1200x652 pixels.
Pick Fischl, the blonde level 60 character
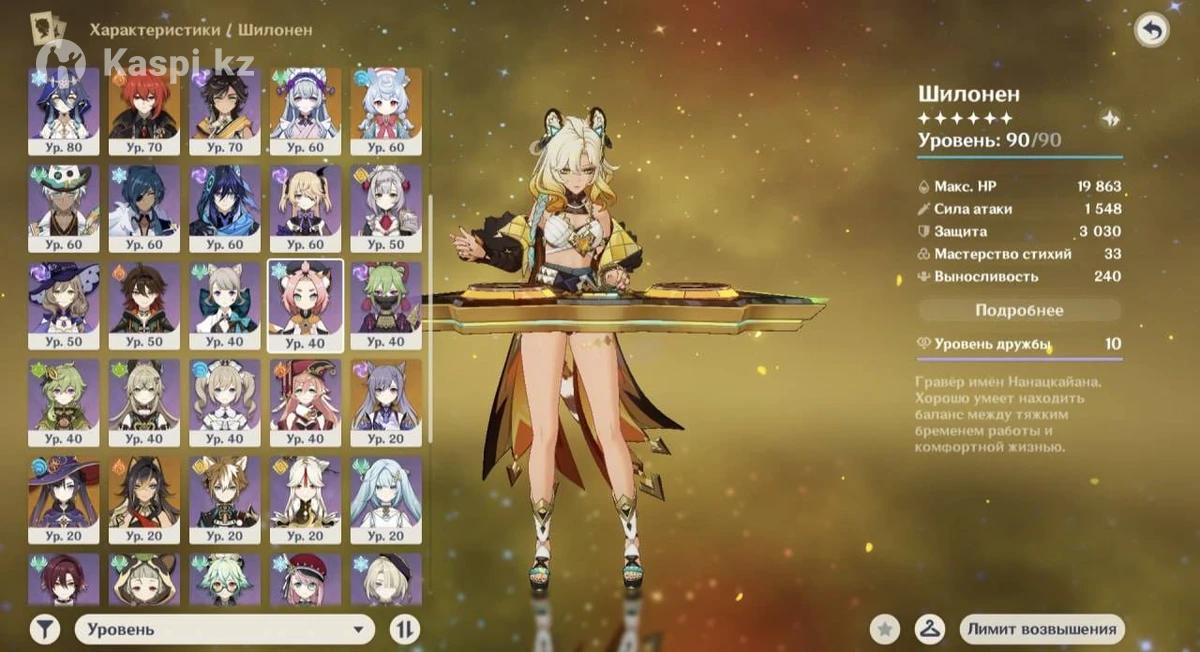coord(305,208)
